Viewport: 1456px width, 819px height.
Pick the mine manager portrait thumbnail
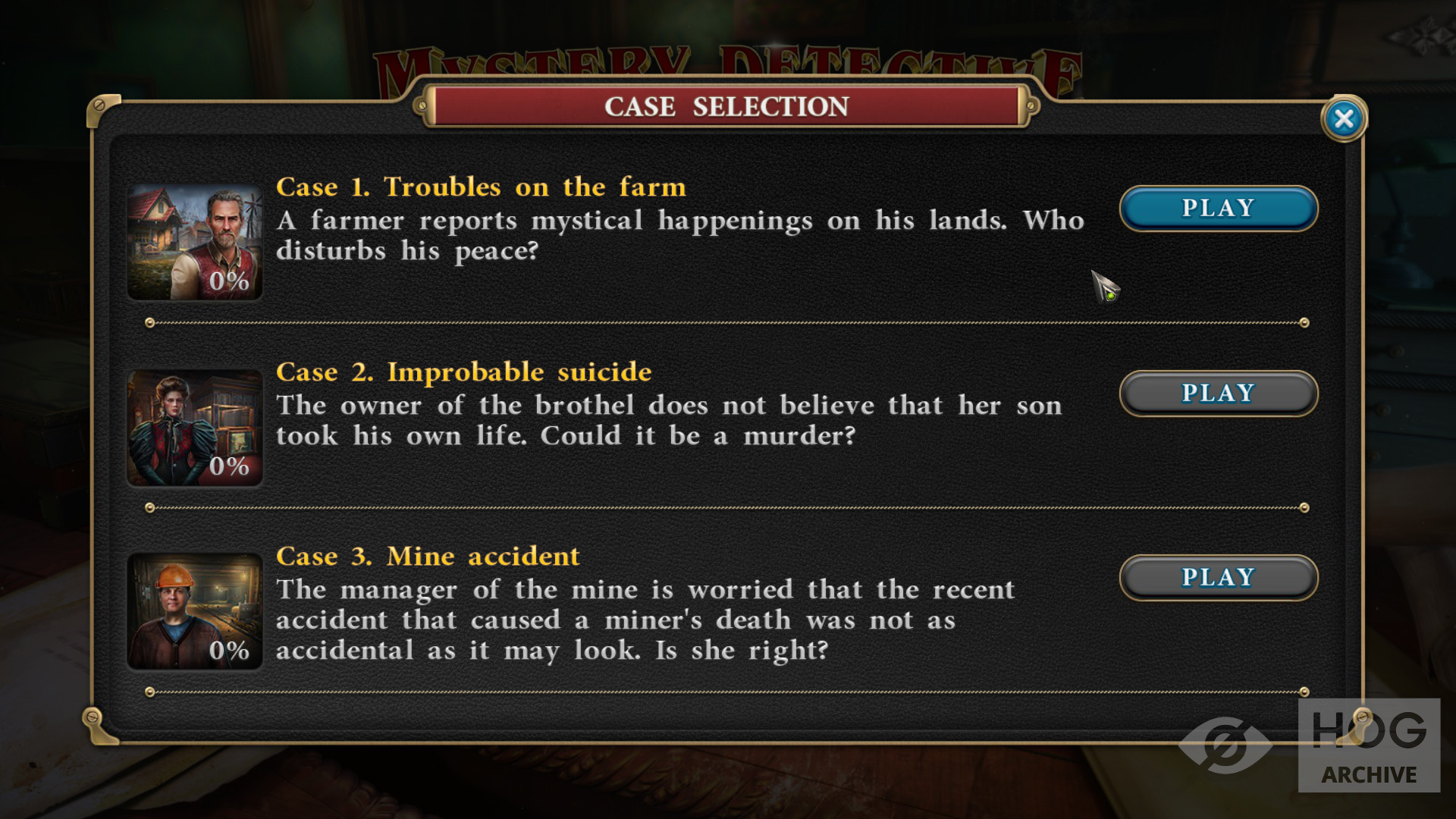(195, 611)
